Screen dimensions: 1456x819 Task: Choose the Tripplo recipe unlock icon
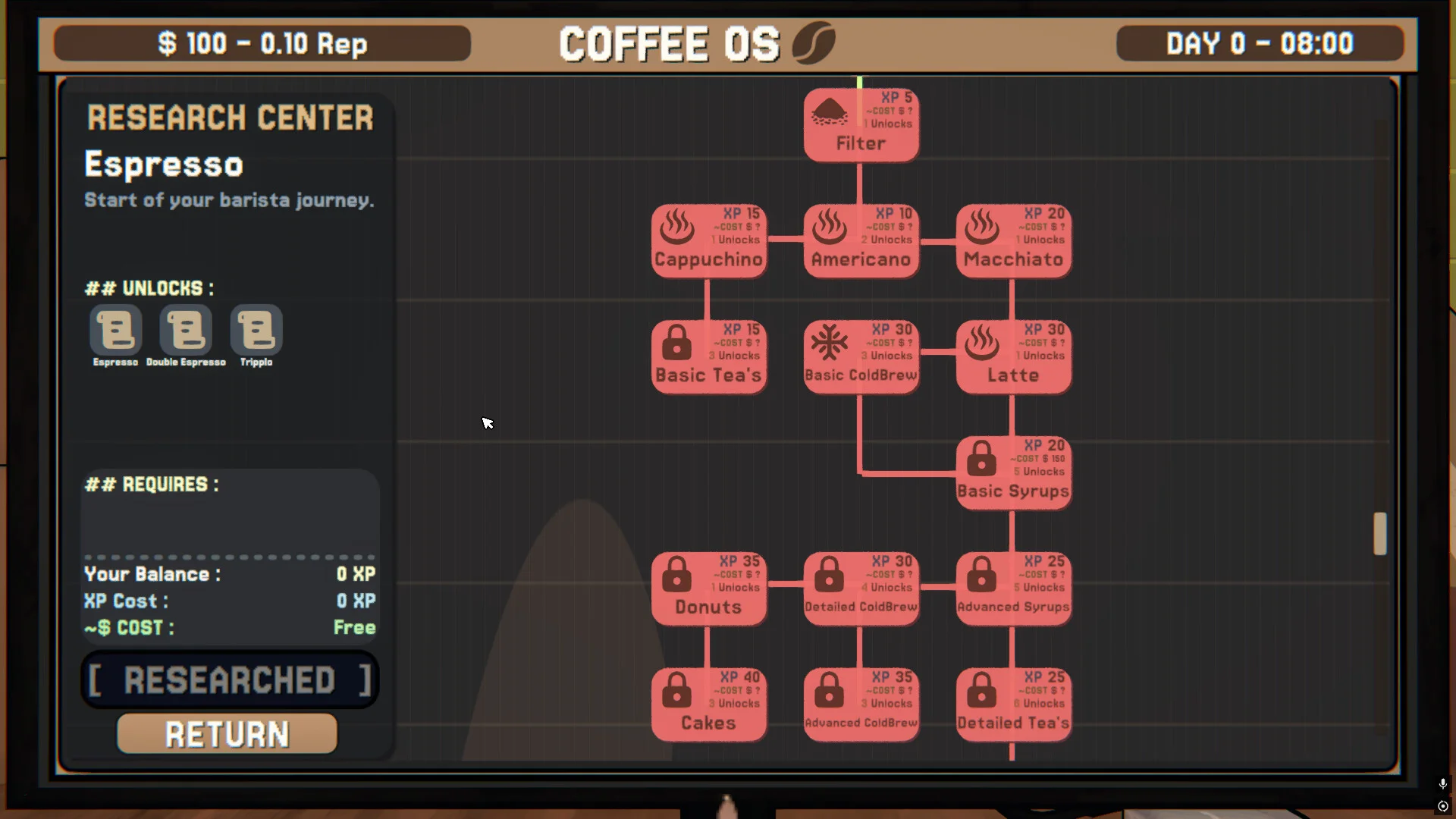tap(256, 330)
